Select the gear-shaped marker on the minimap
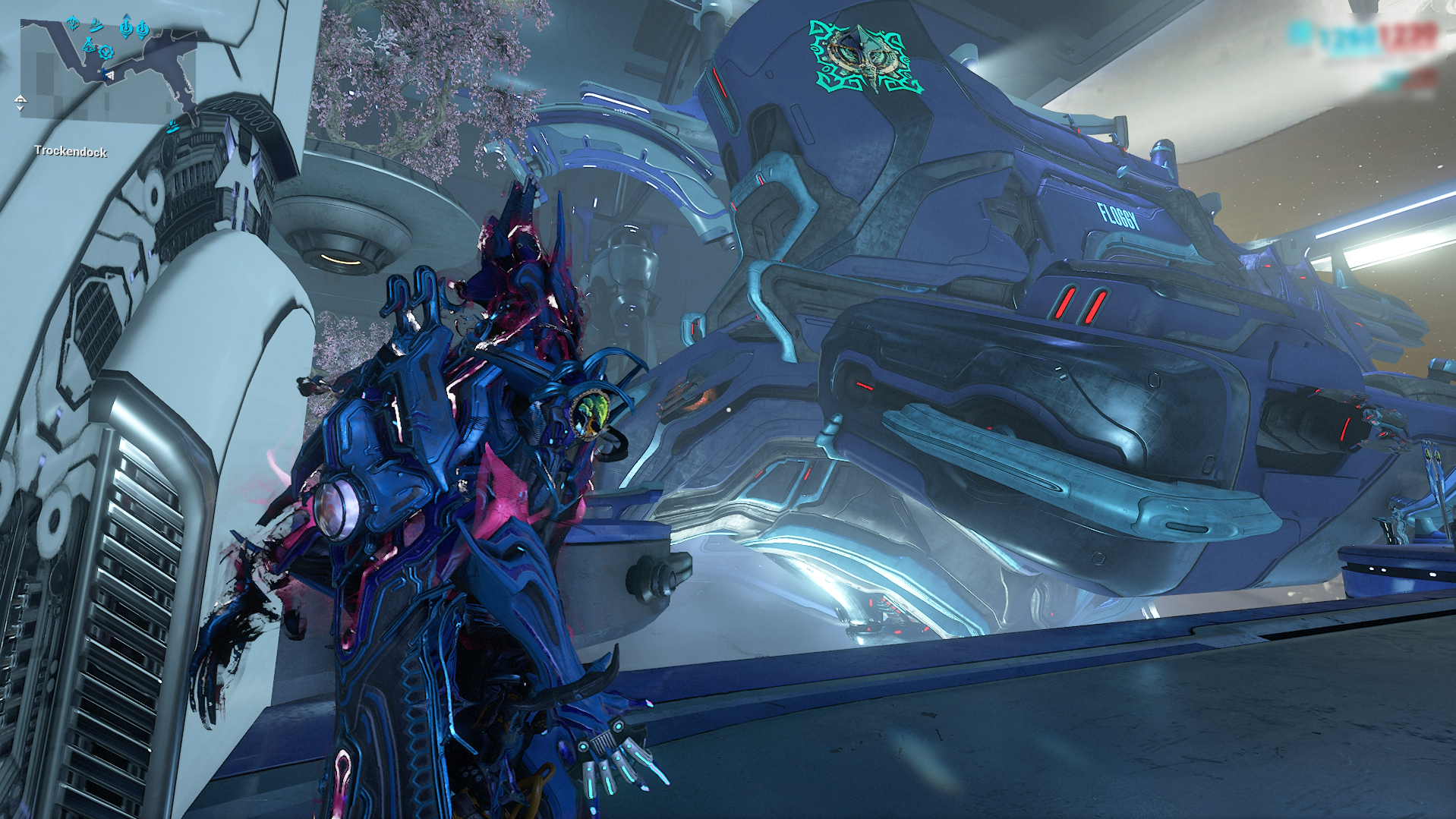1456x819 pixels. point(106,52)
